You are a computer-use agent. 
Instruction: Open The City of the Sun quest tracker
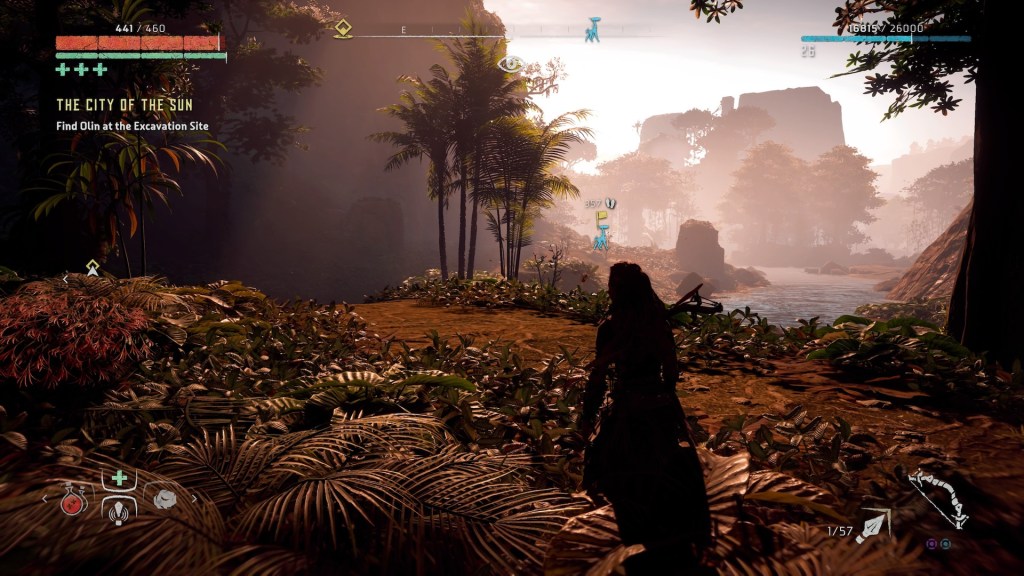tap(124, 105)
